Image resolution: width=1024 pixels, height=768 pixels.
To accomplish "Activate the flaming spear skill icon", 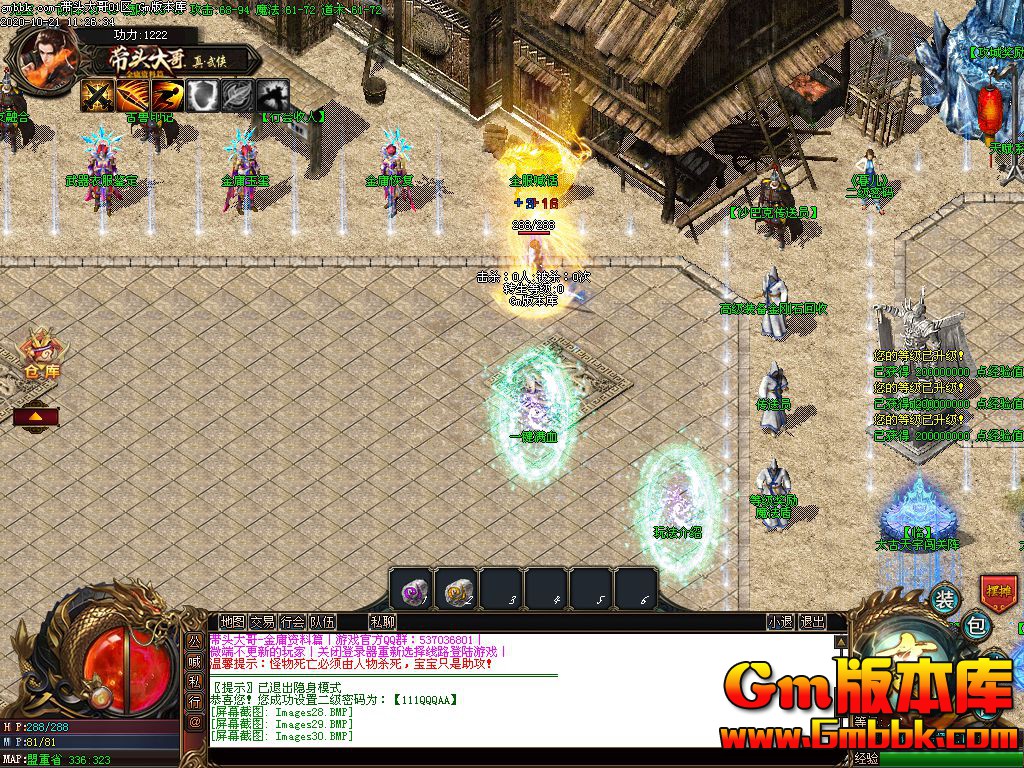I will tap(132, 96).
